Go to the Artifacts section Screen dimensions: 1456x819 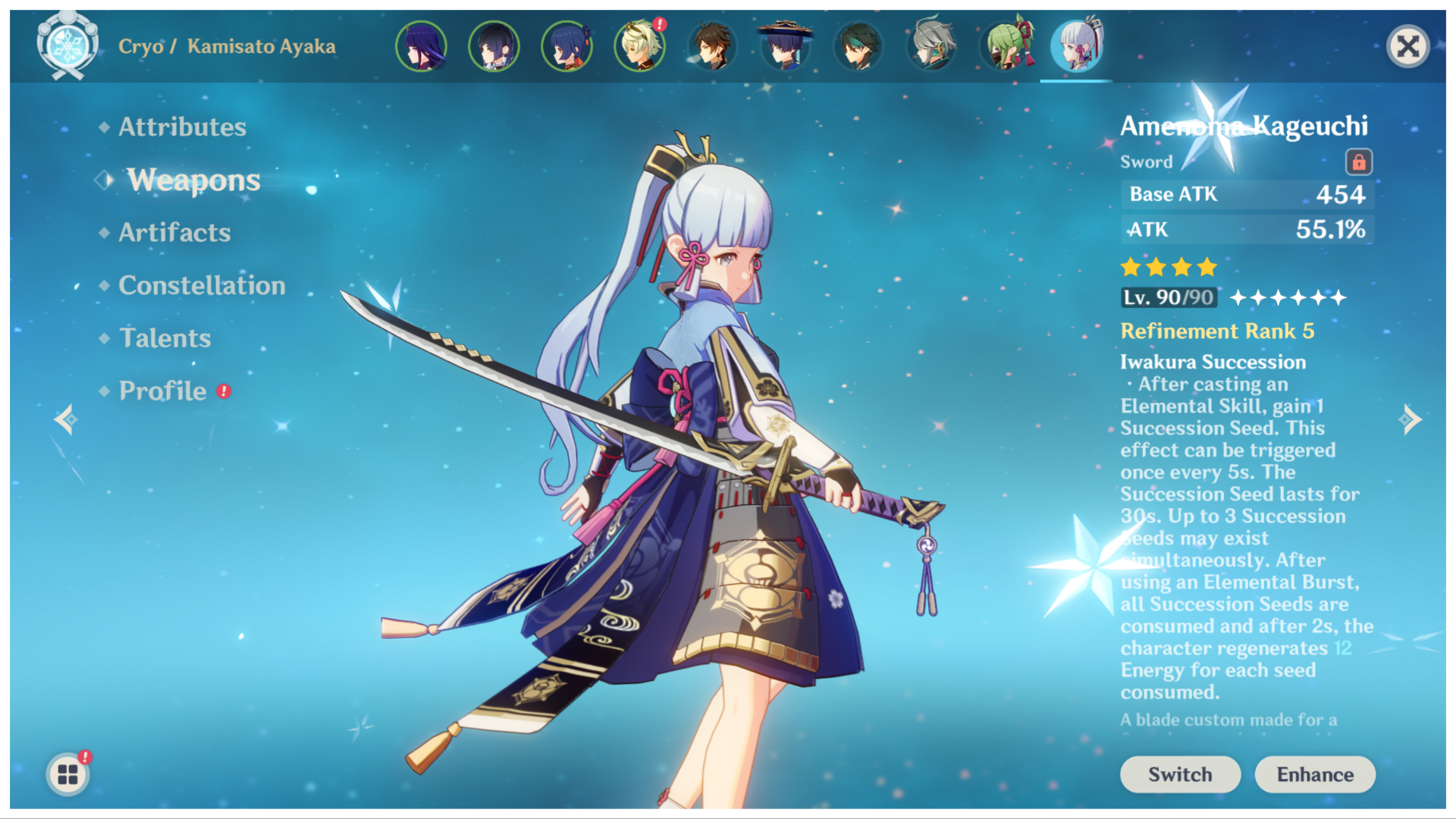click(174, 232)
